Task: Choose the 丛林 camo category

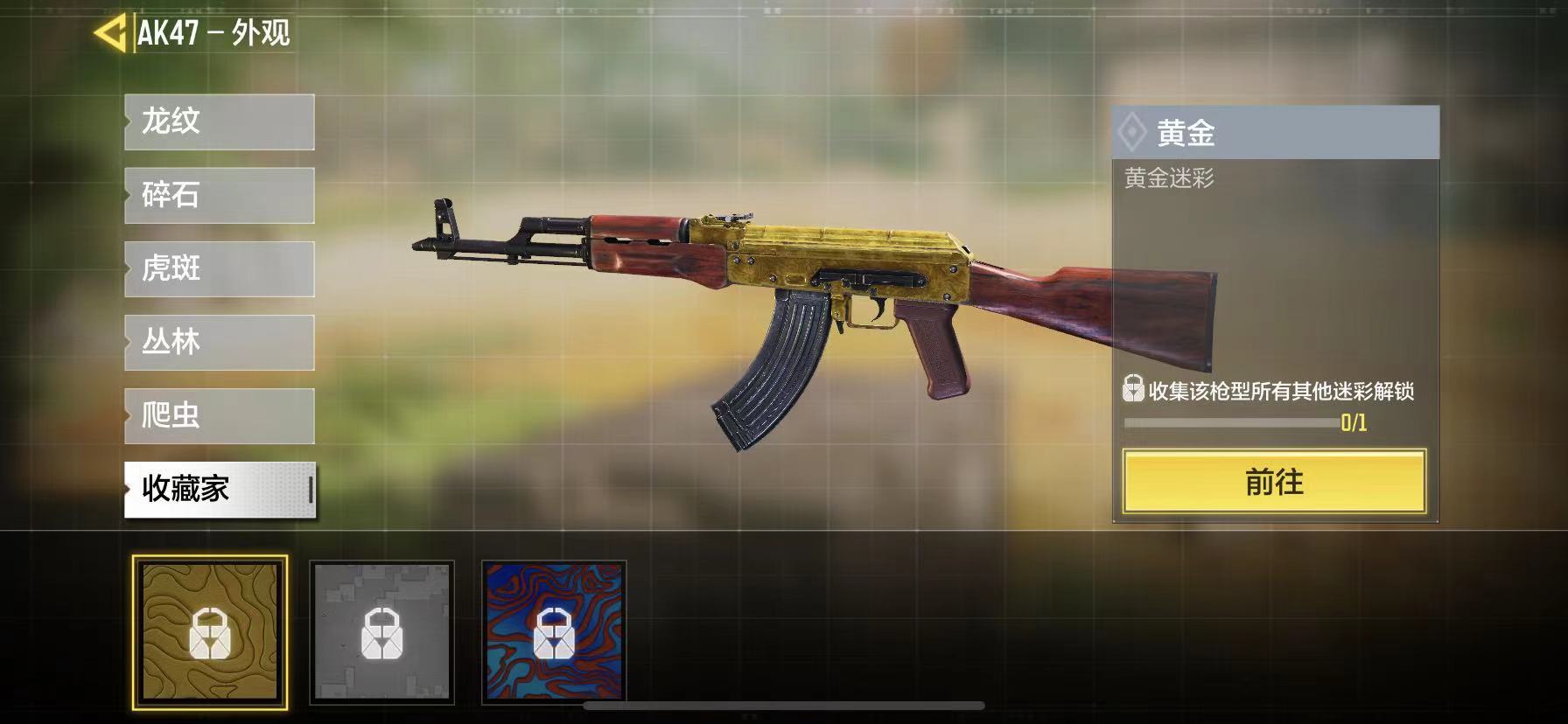Action: pyautogui.click(x=220, y=342)
